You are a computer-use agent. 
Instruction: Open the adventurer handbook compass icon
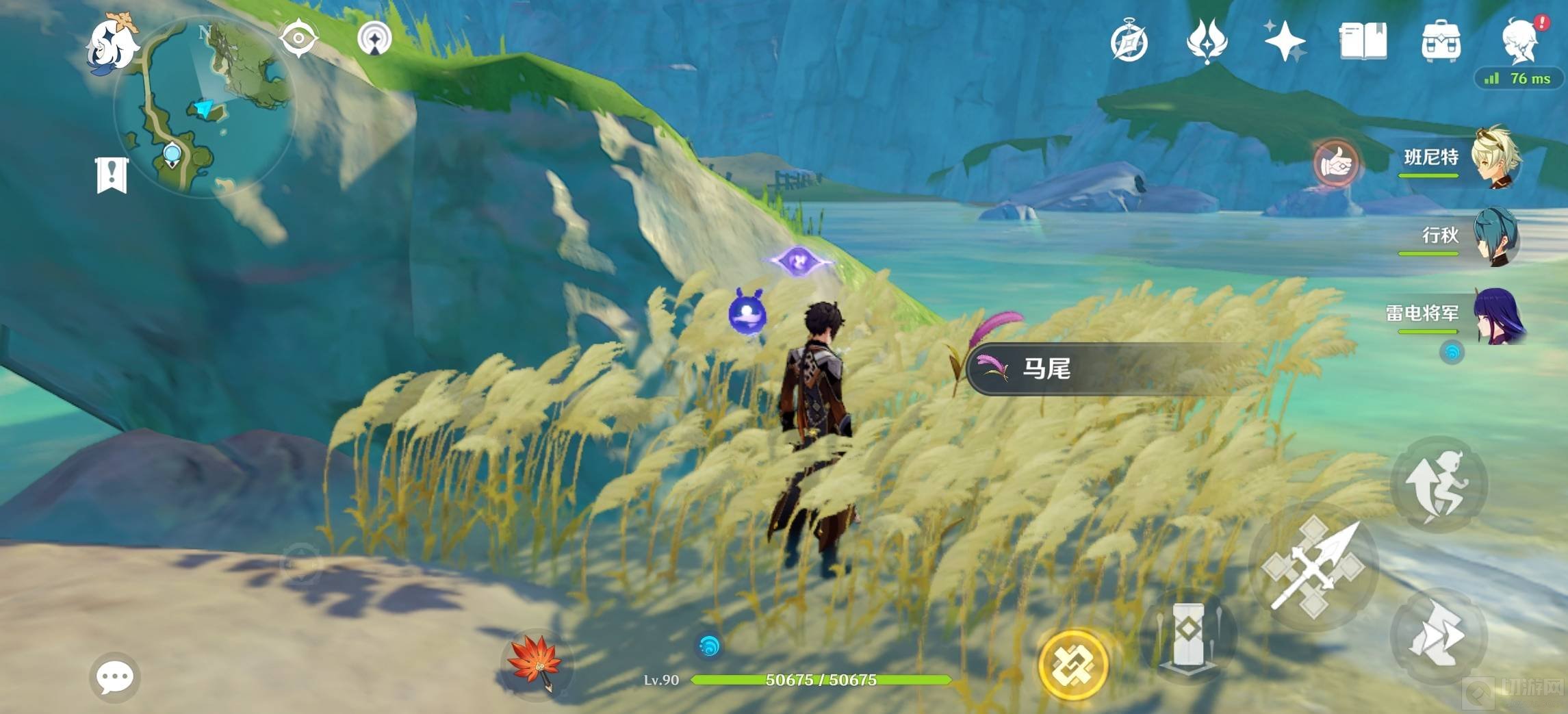(x=1129, y=41)
